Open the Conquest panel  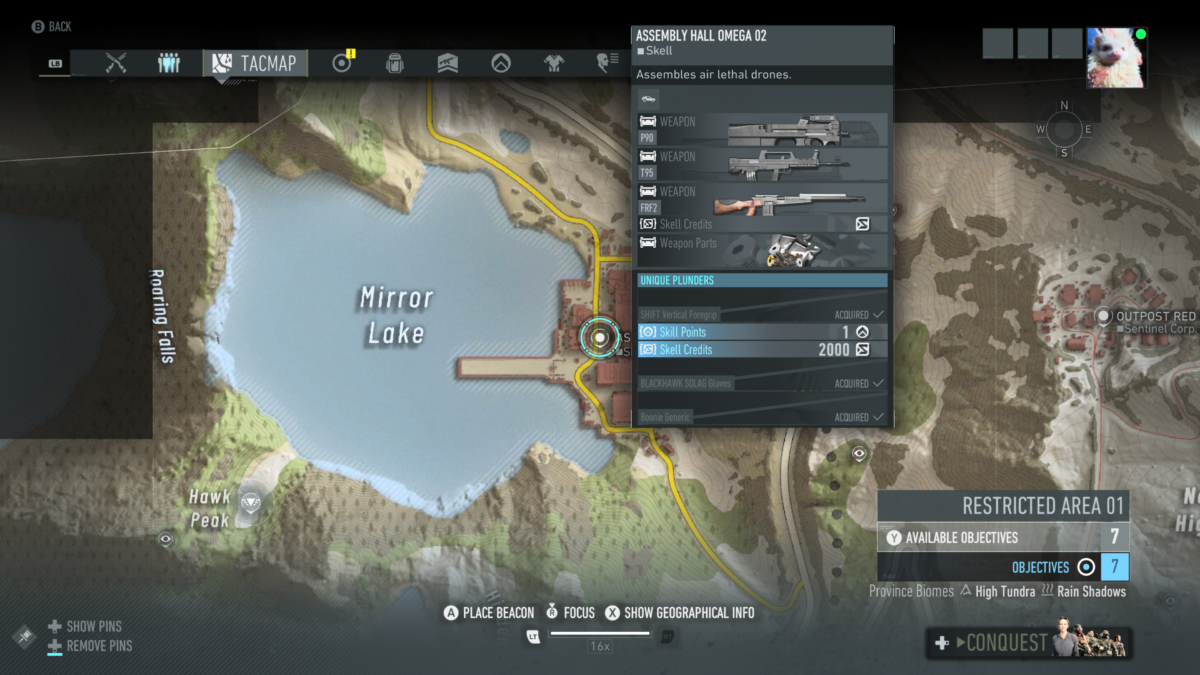point(1029,643)
